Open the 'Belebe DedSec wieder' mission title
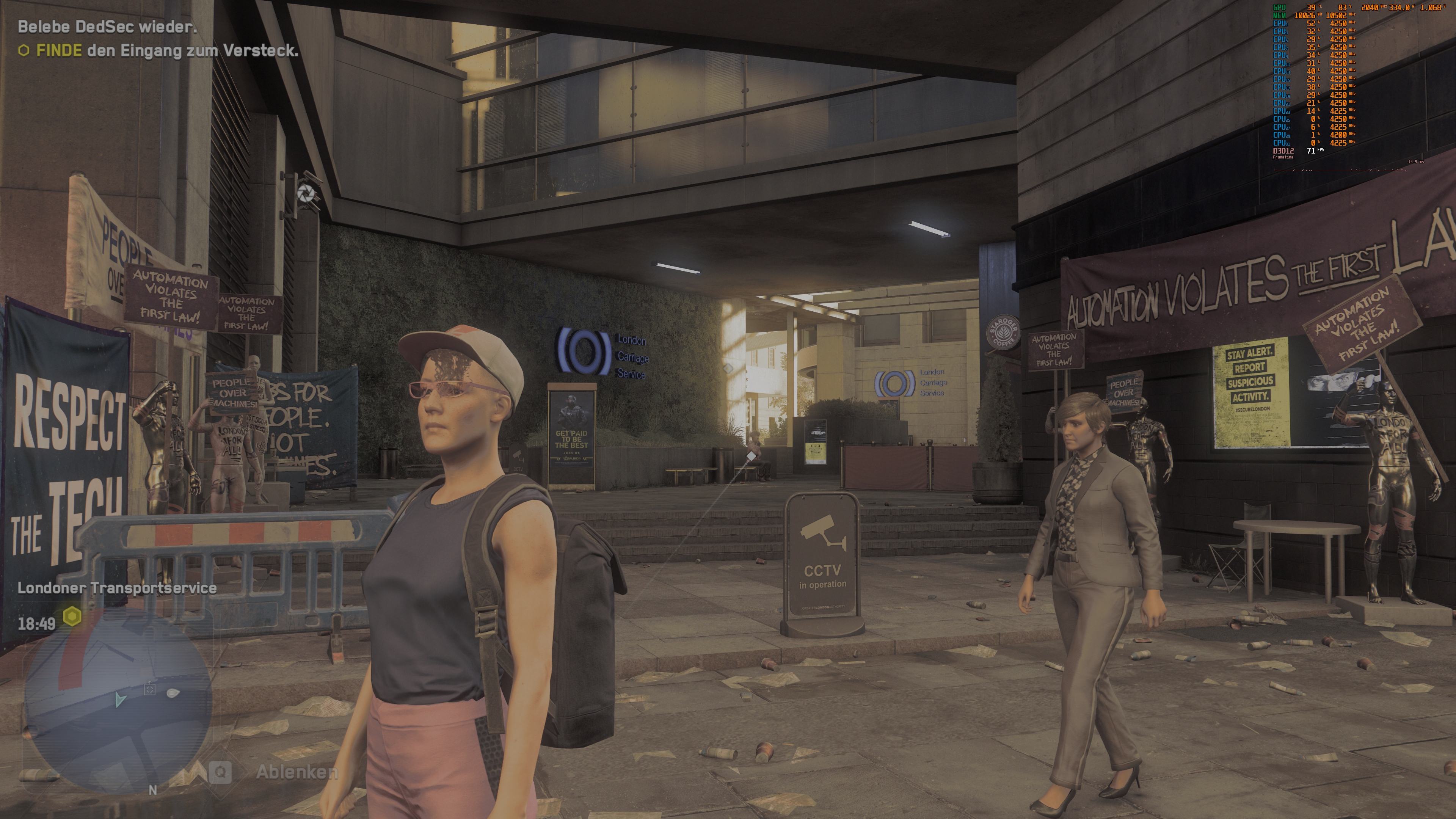This screenshot has height=819, width=1456. [x=107, y=27]
